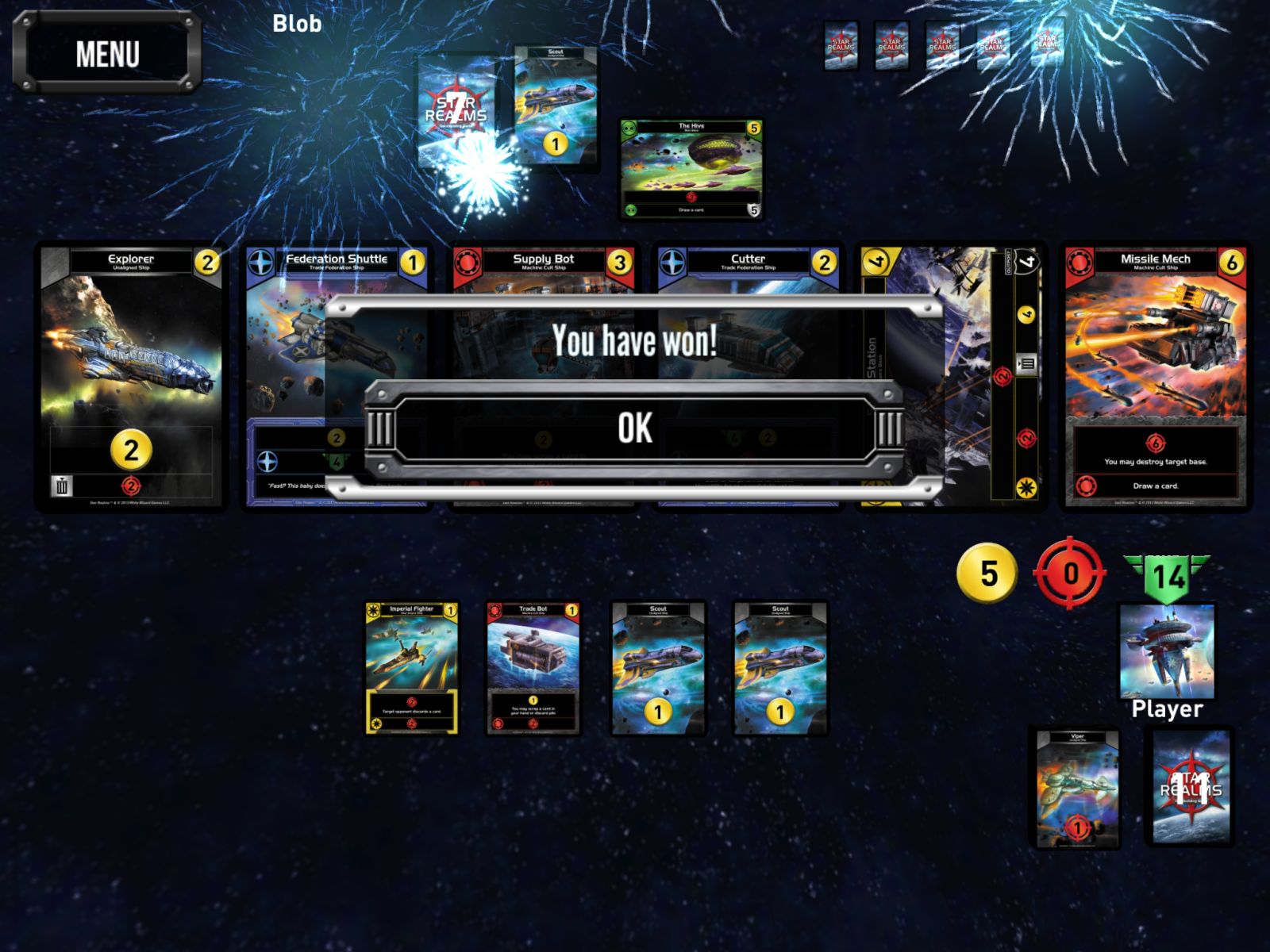Click the Viper card in discard pile
Image resolution: width=1270 pixels, height=952 pixels.
point(1077,787)
